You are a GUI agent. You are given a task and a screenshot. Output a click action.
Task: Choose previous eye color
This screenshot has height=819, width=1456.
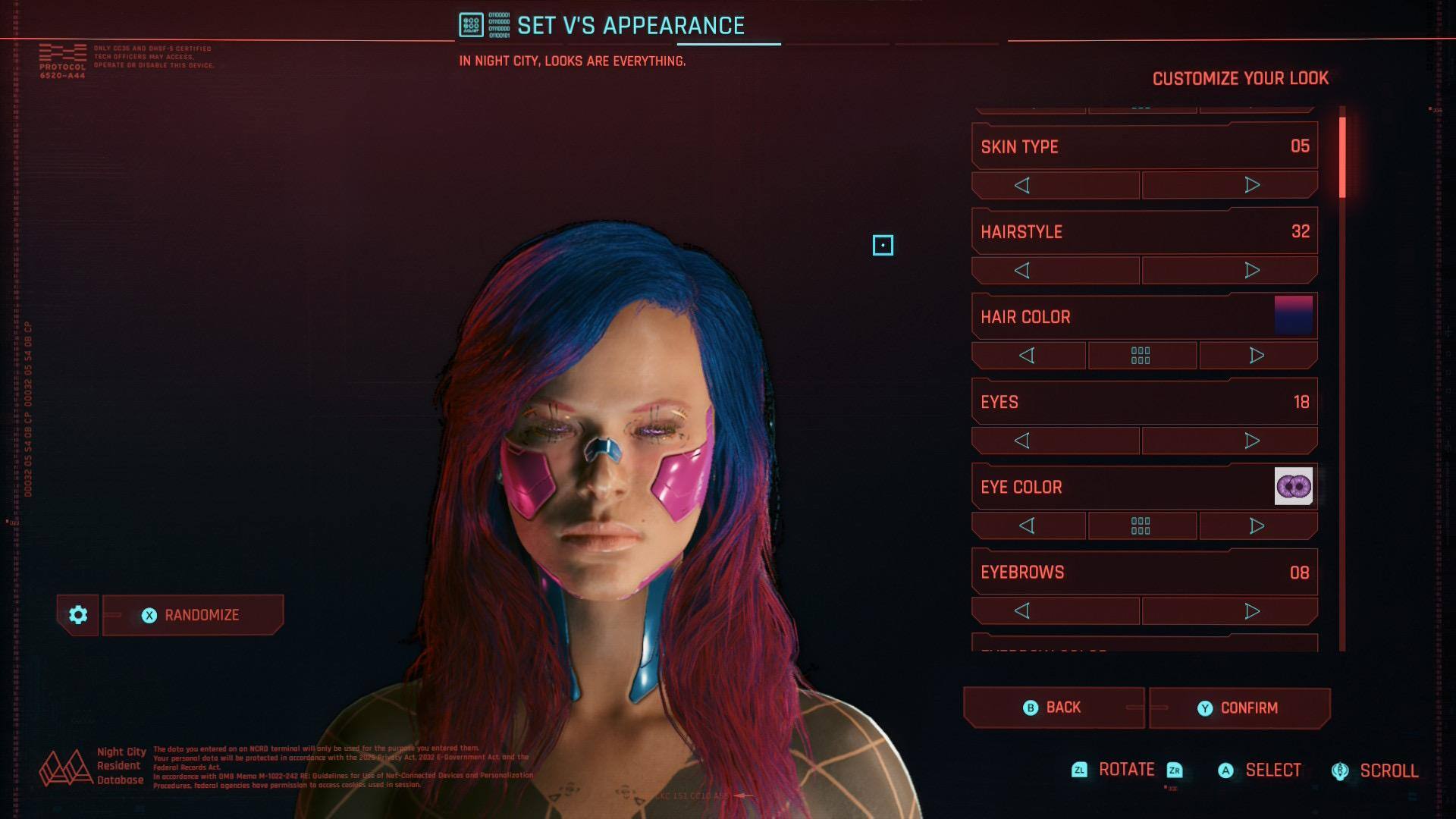click(1028, 526)
